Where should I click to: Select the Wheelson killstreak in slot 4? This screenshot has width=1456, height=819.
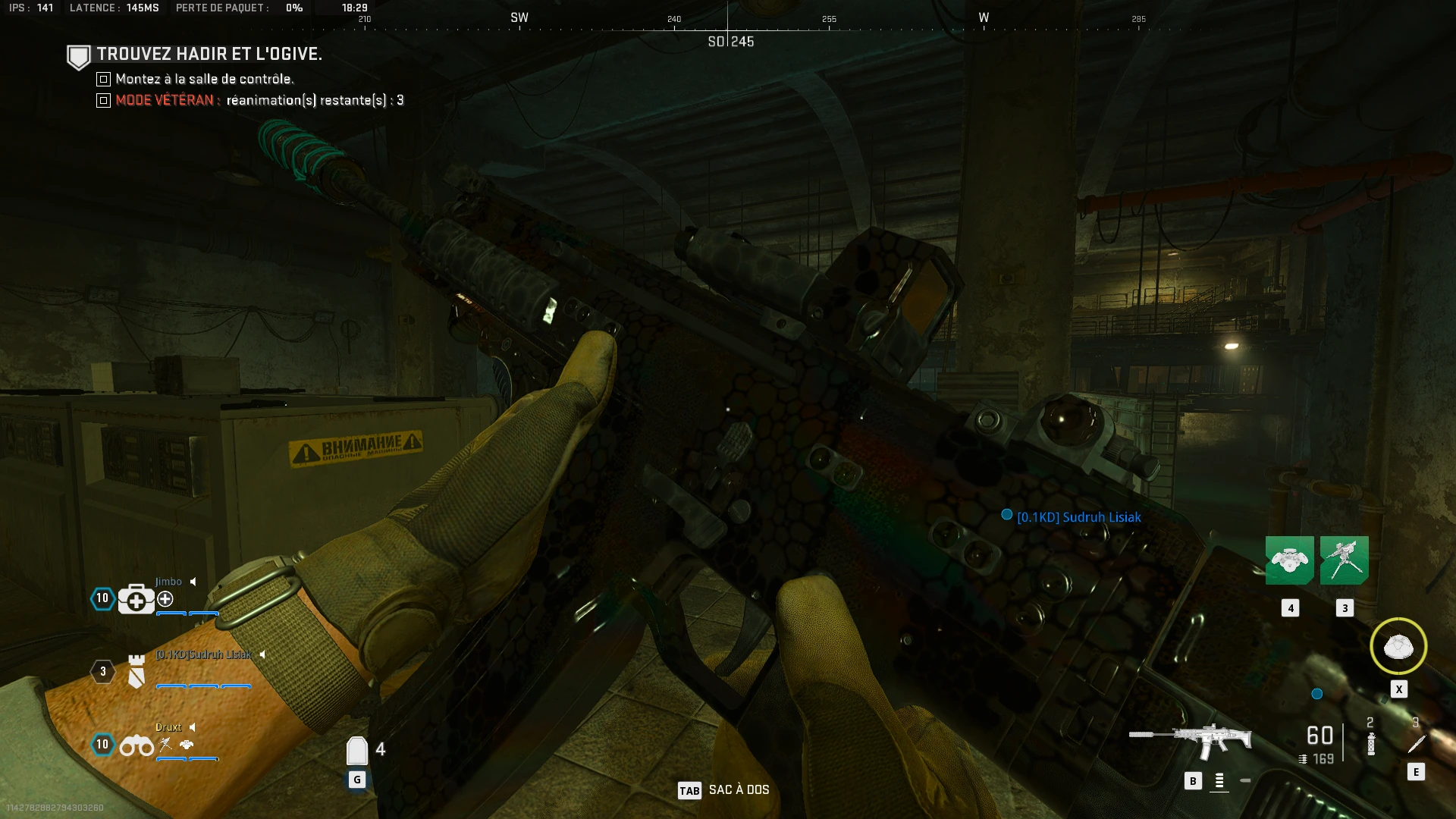click(x=1291, y=561)
